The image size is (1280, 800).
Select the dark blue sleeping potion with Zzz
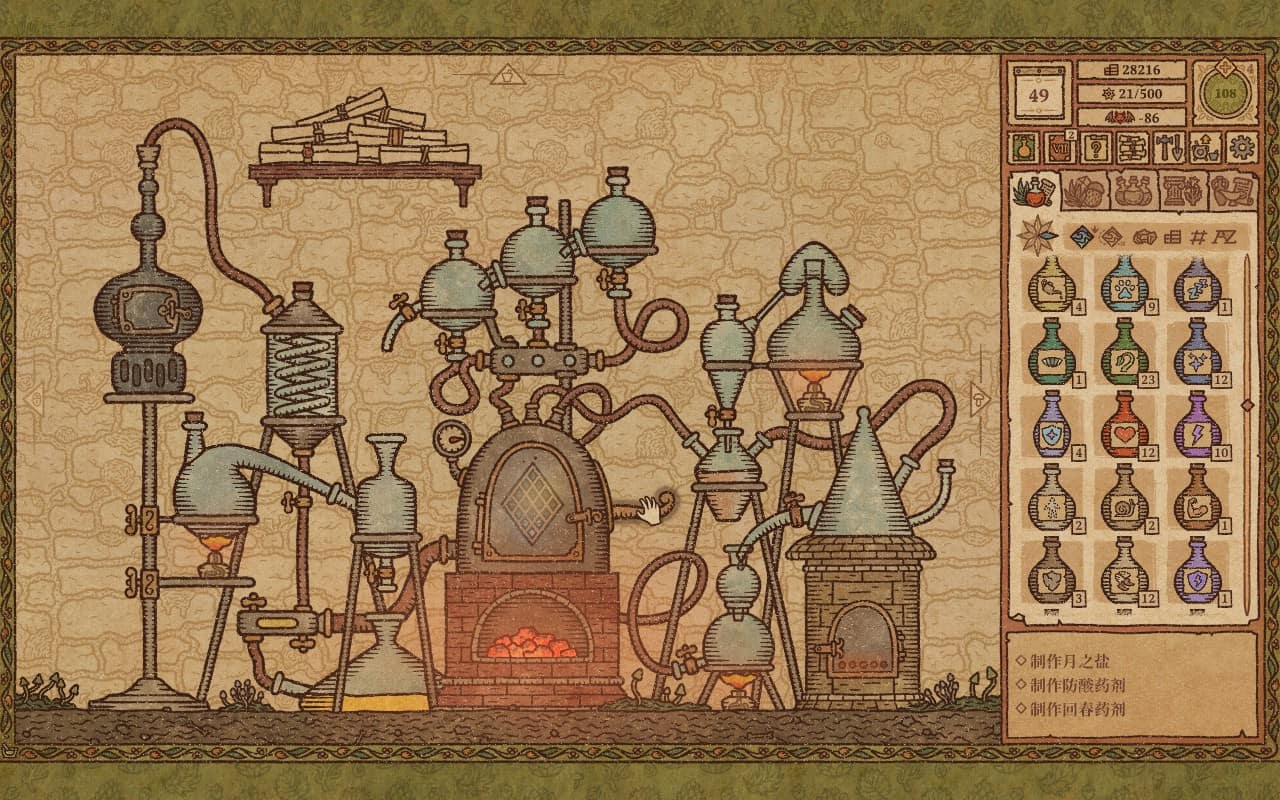click(1197, 291)
